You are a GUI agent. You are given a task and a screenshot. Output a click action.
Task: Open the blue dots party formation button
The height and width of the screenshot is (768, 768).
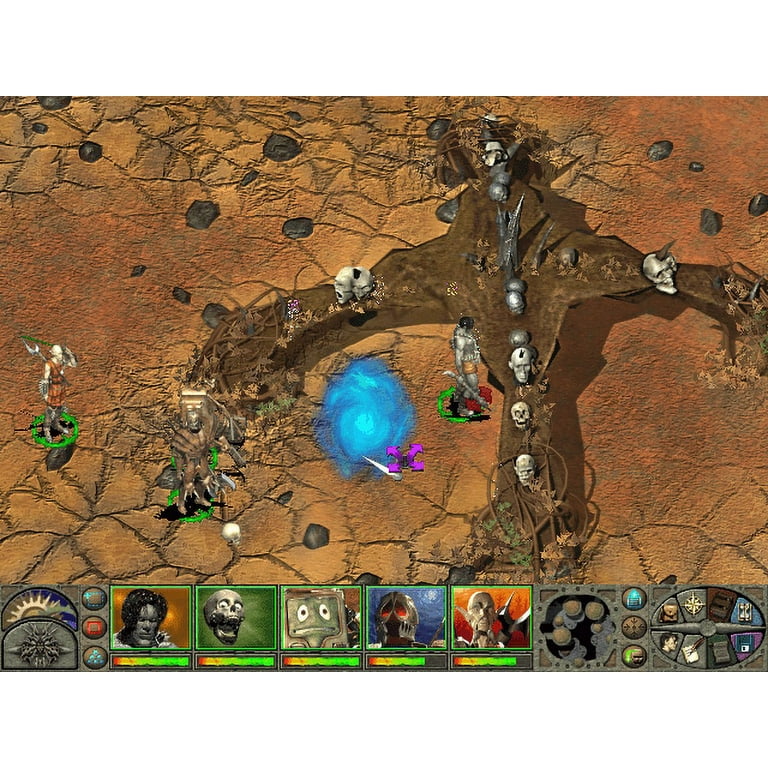tap(94, 656)
